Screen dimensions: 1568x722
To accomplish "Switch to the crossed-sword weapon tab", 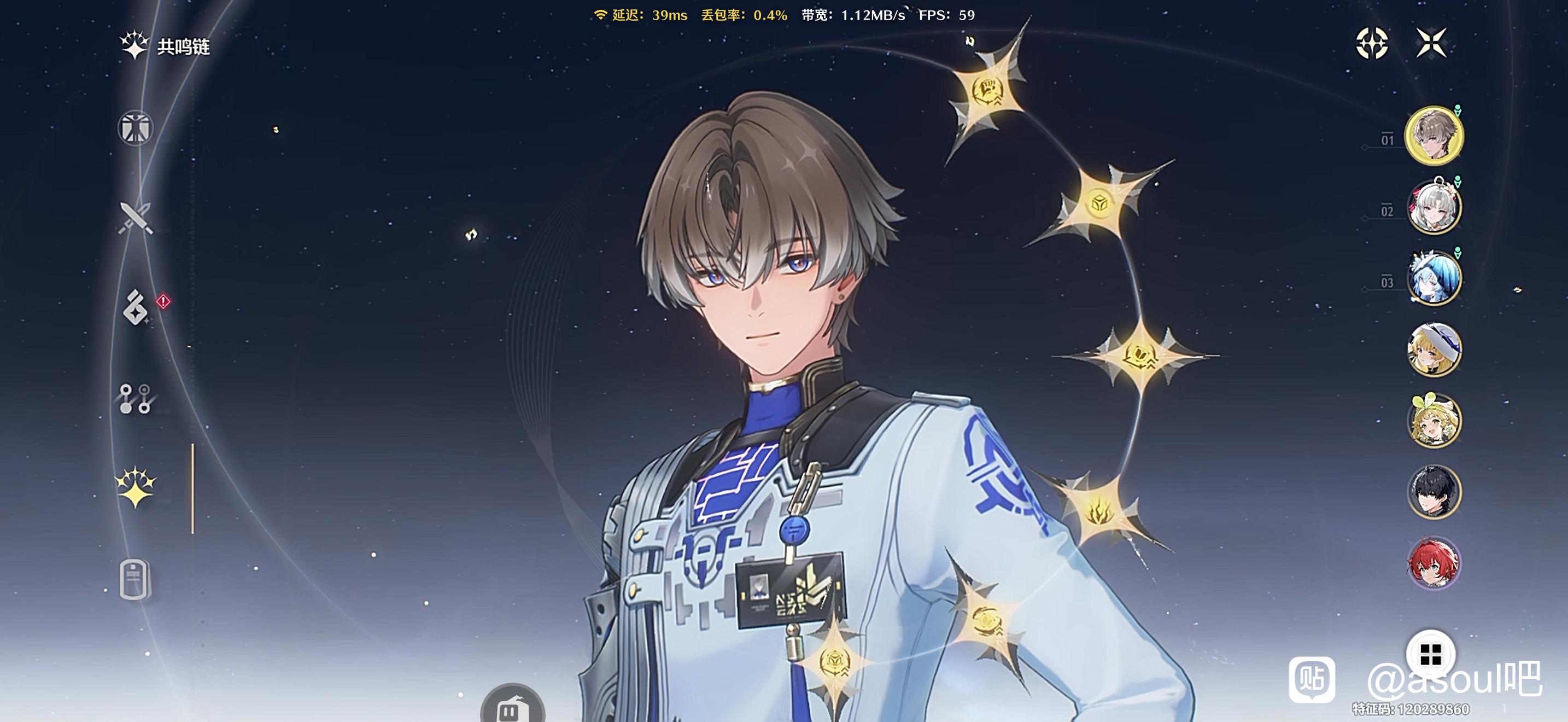I will tap(135, 217).
